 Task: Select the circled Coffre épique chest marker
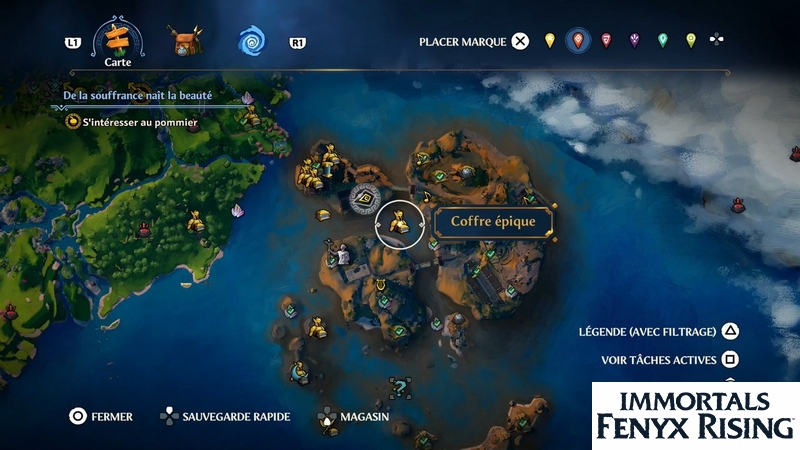tap(400, 223)
